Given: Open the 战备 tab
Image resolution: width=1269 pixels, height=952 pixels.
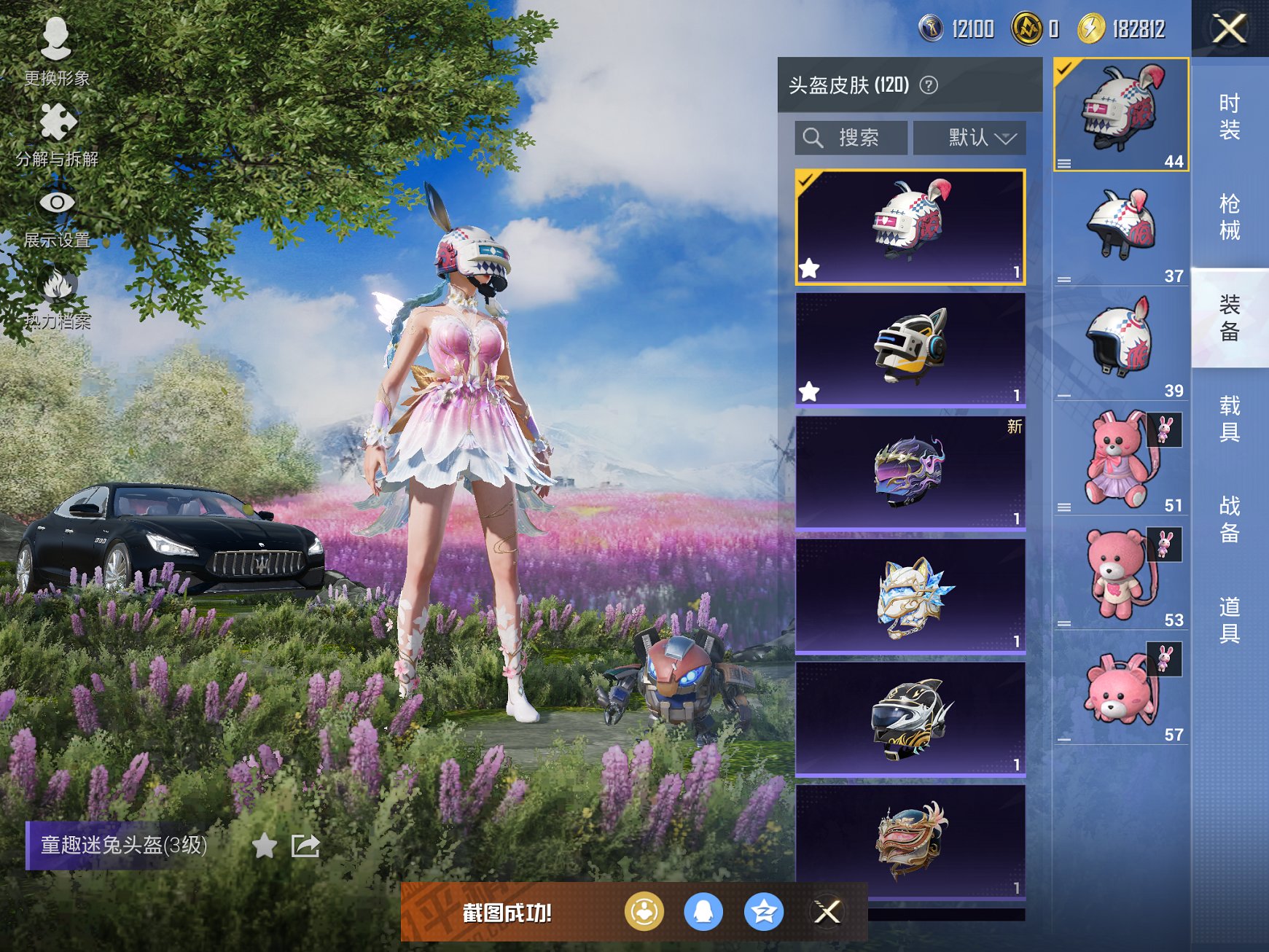Looking at the screenshot, I should 1230,519.
